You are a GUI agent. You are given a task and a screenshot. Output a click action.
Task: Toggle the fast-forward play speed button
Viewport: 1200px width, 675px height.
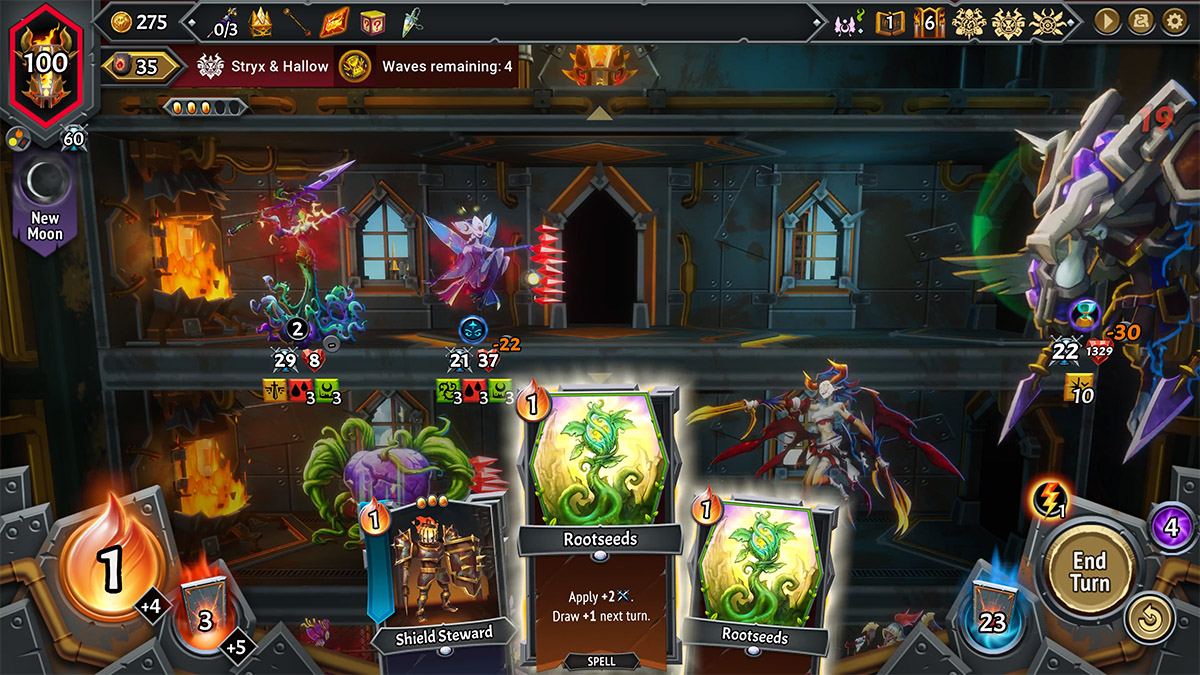tap(1107, 21)
